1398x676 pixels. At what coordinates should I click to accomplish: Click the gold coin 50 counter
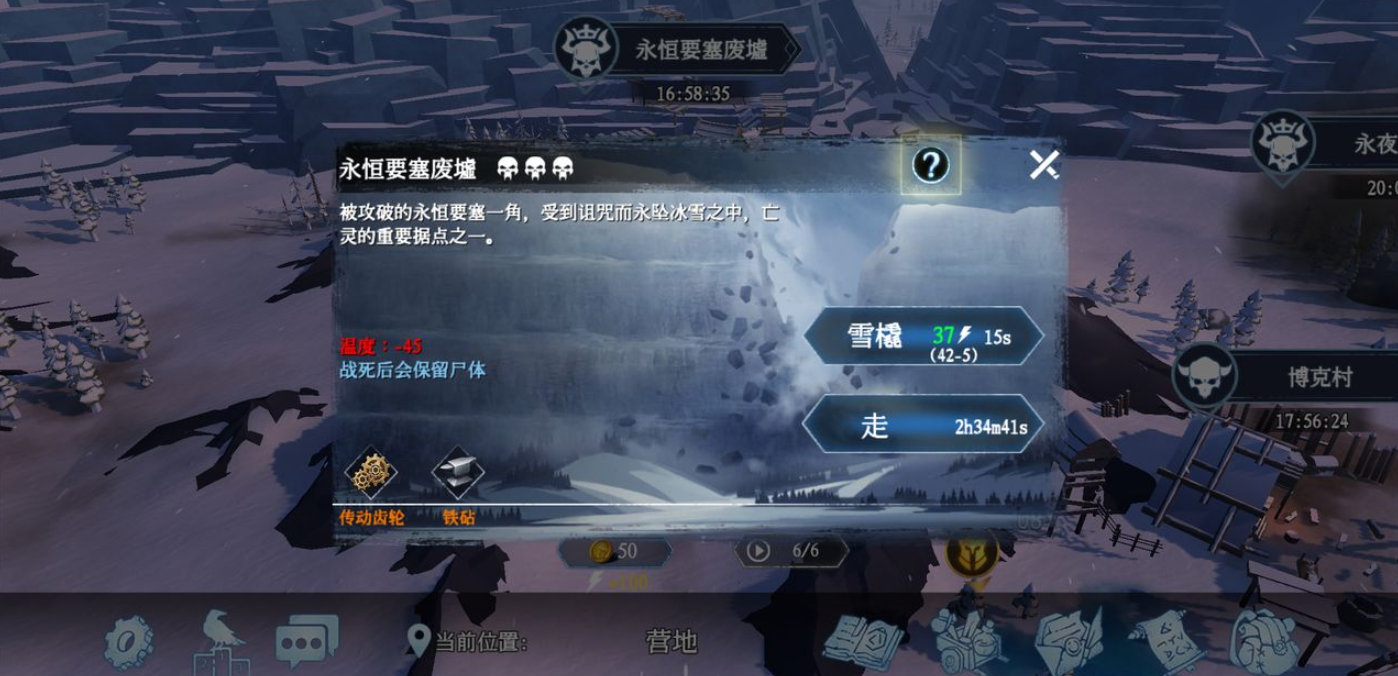coord(613,551)
